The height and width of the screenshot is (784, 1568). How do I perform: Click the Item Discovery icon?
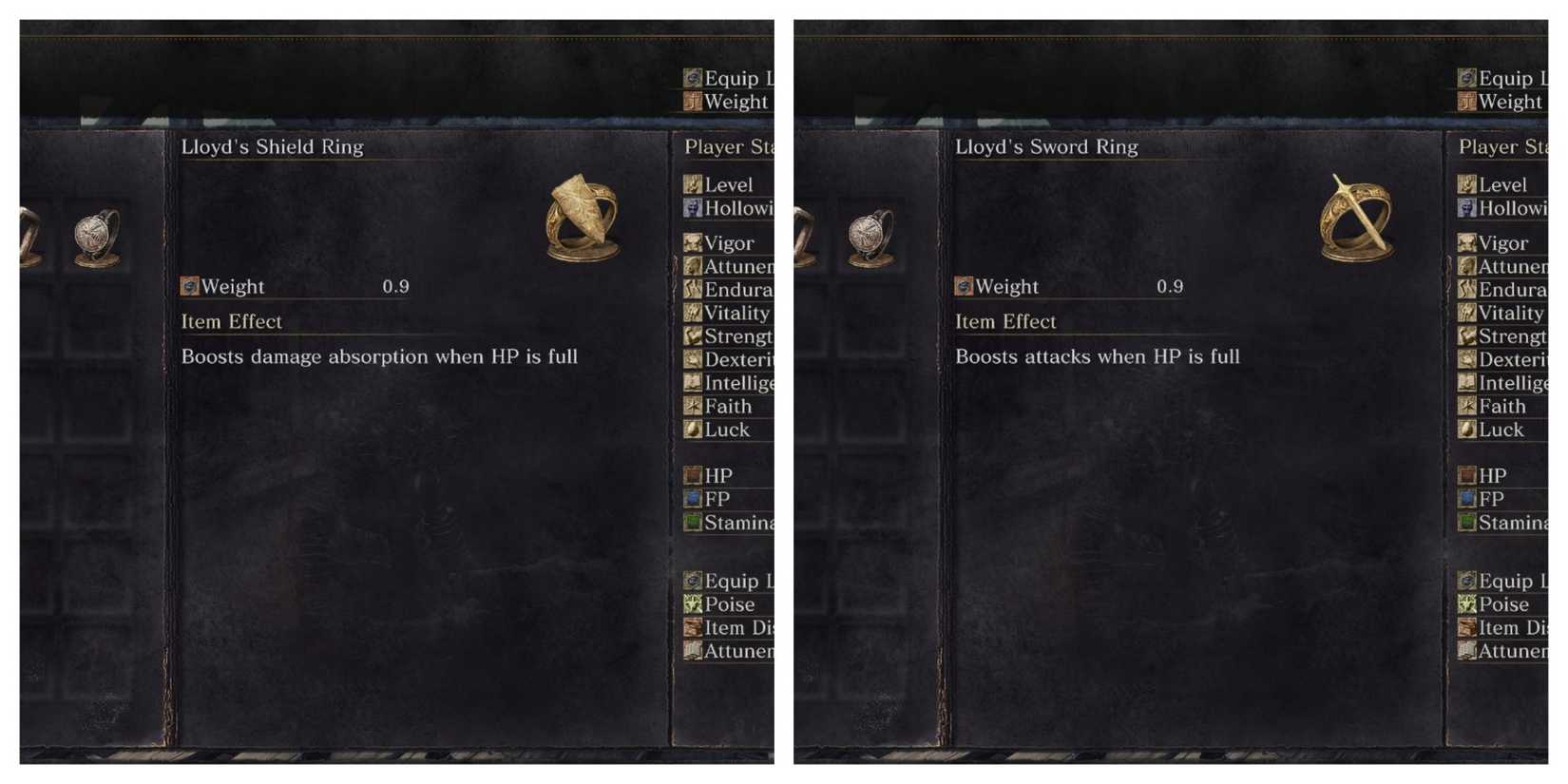(693, 627)
